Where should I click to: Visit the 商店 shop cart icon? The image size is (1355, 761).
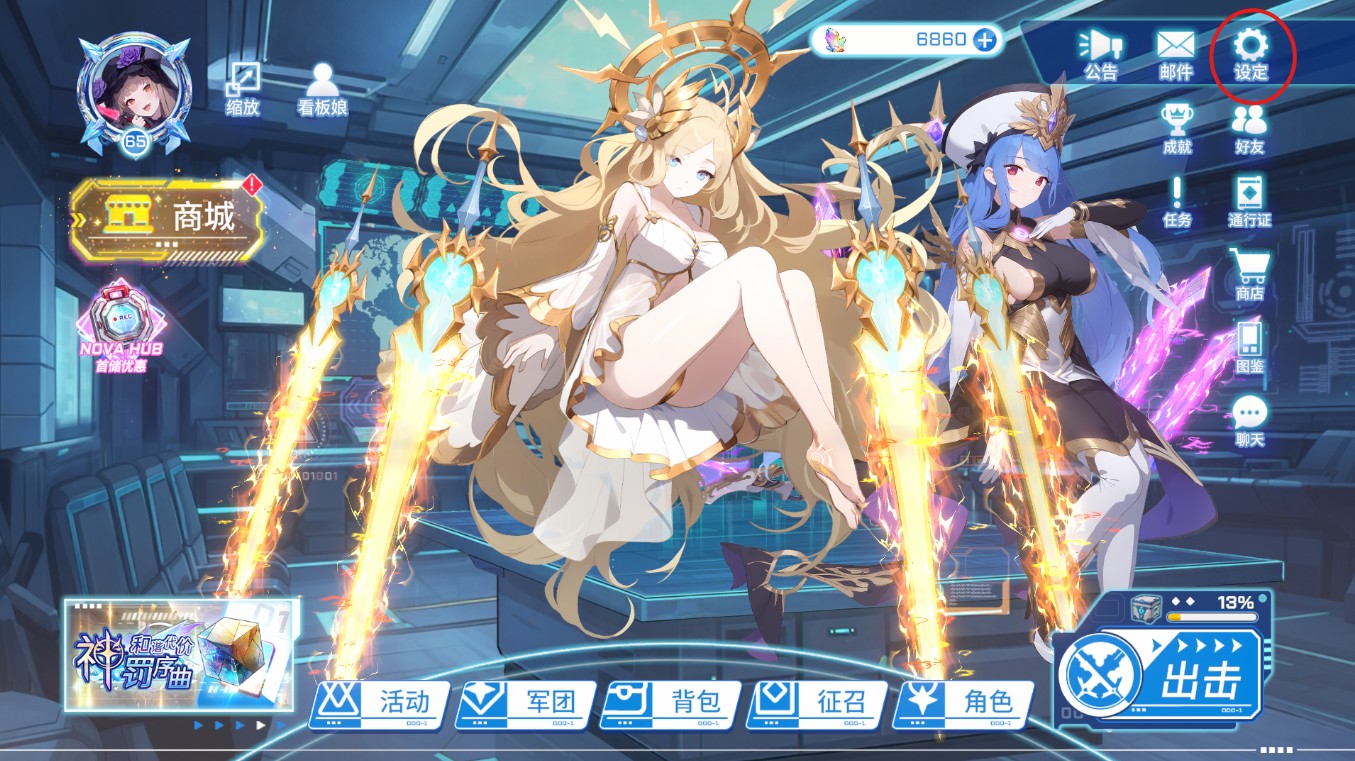(1249, 274)
